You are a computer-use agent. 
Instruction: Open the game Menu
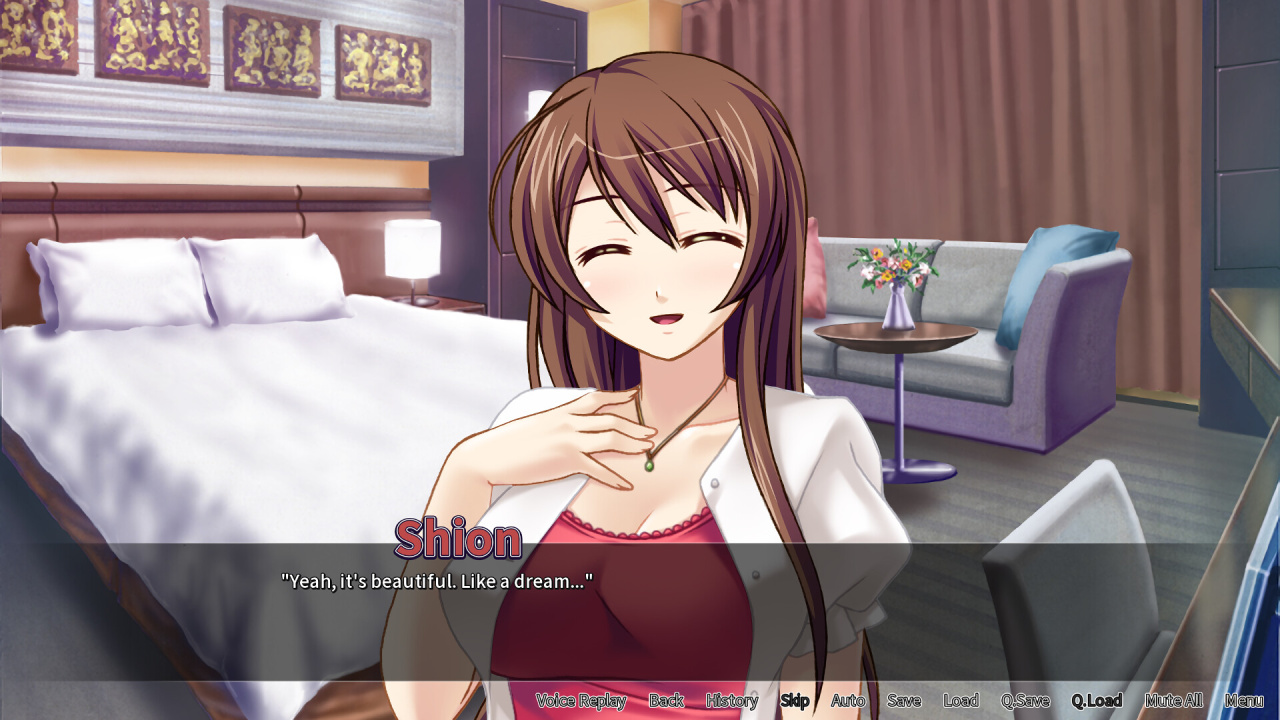coord(1243,701)
